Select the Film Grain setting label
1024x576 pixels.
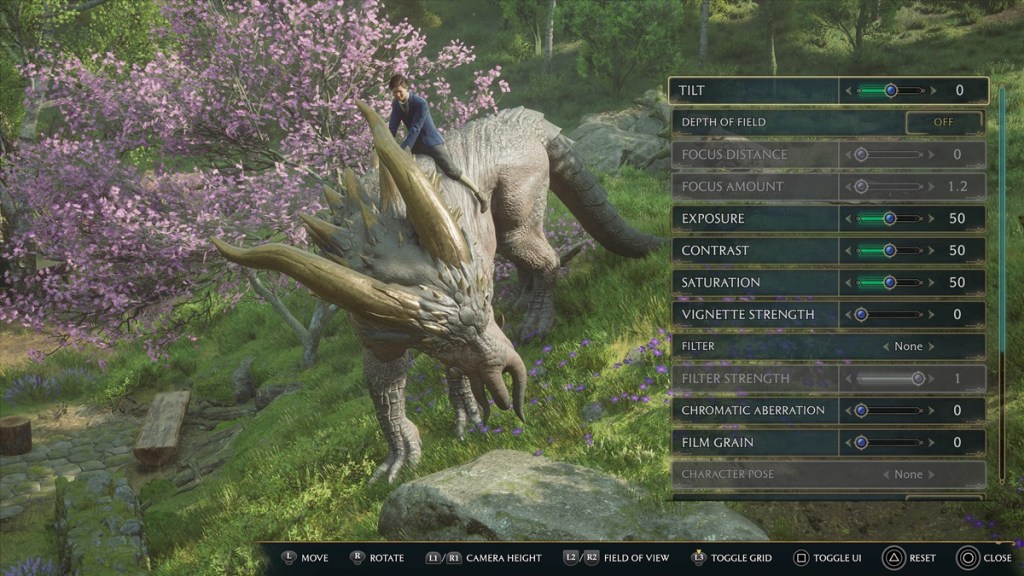tap(717, 442)
